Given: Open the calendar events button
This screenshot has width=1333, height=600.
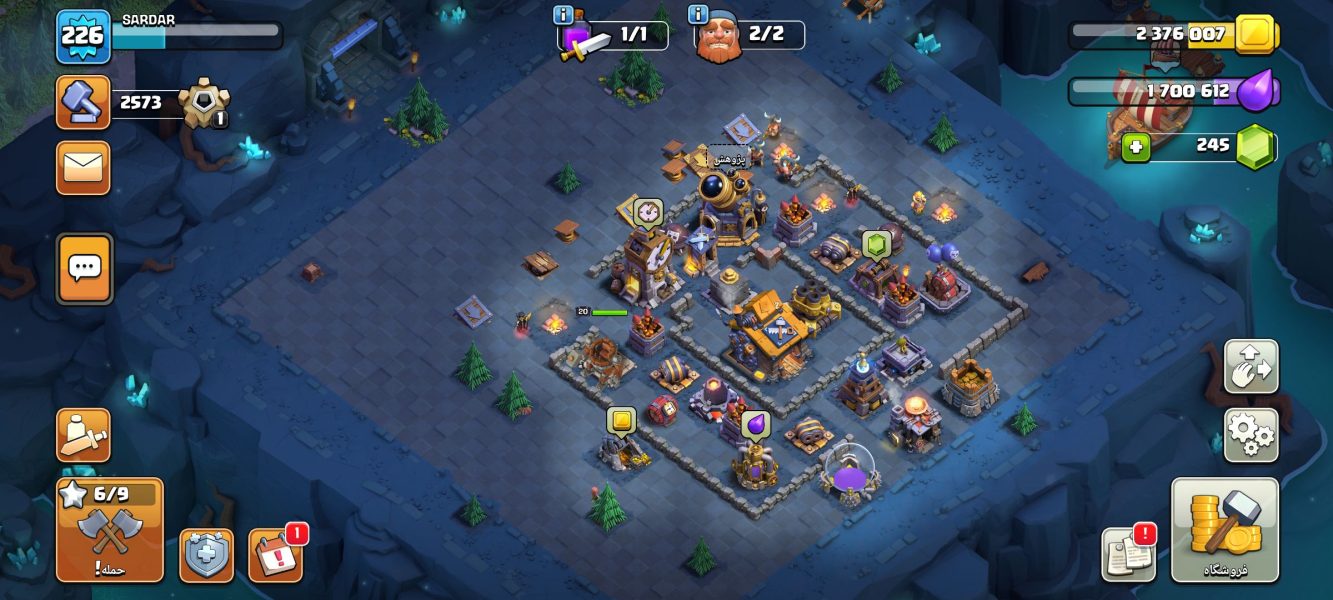Looking at the screenshot, I should pyautogui.click(x=275, y=556).
